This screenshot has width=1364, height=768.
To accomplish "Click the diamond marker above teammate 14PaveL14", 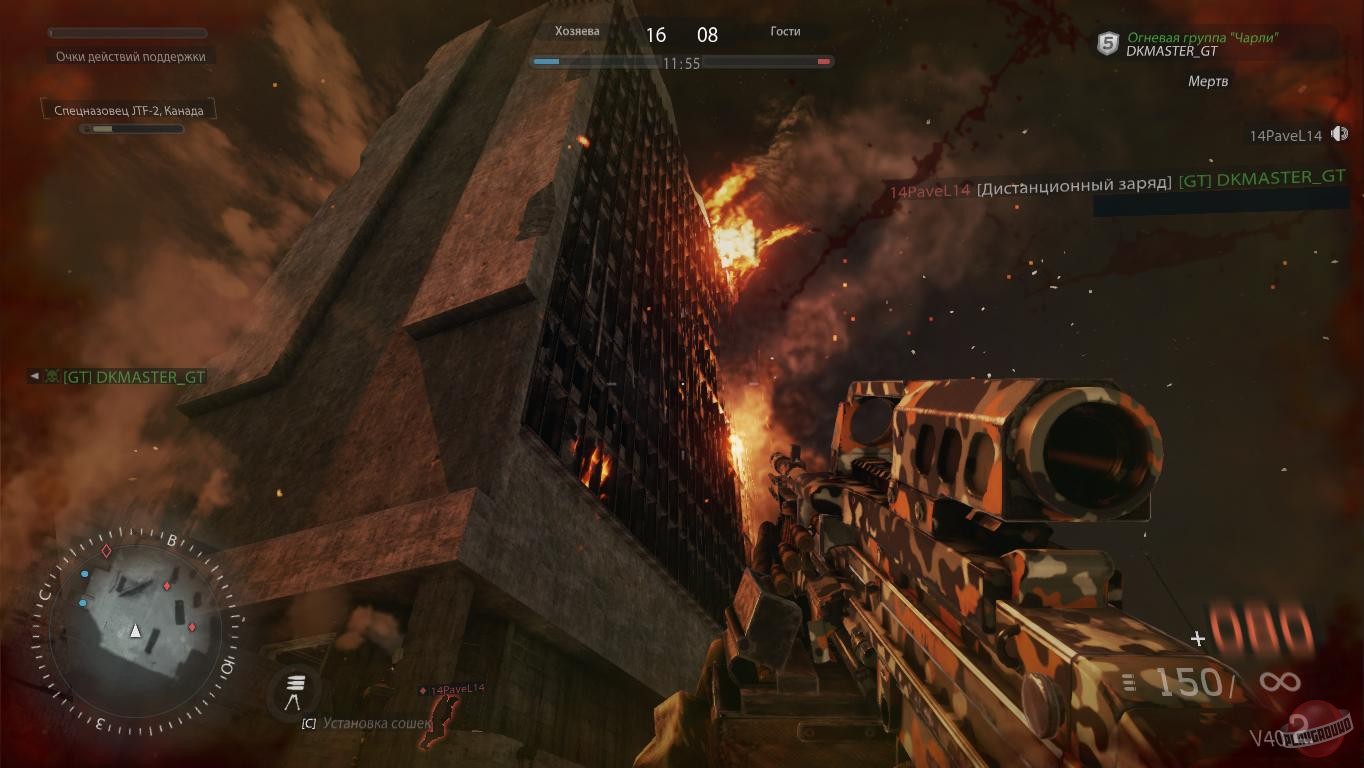I will 422,688.
